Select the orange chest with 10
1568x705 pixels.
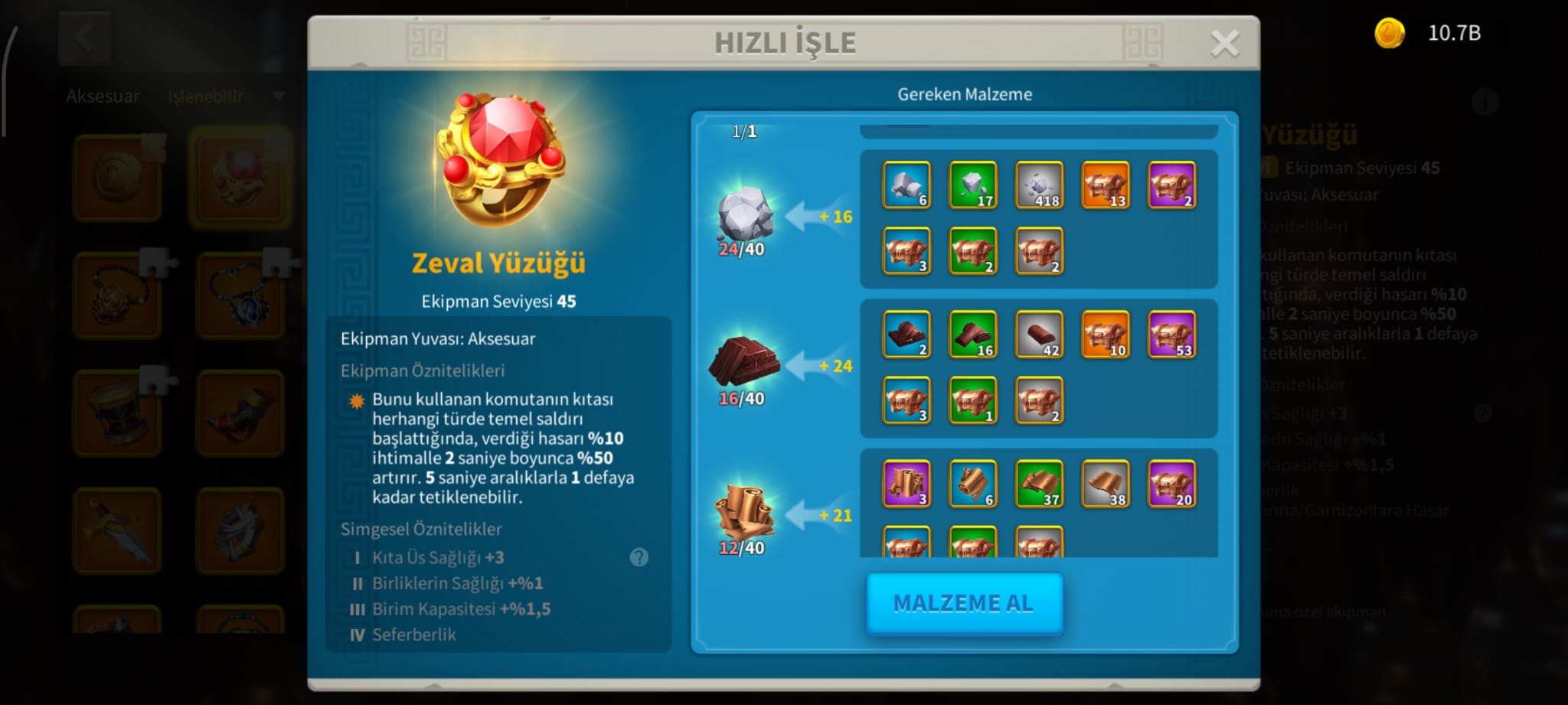click(1106, 335)
